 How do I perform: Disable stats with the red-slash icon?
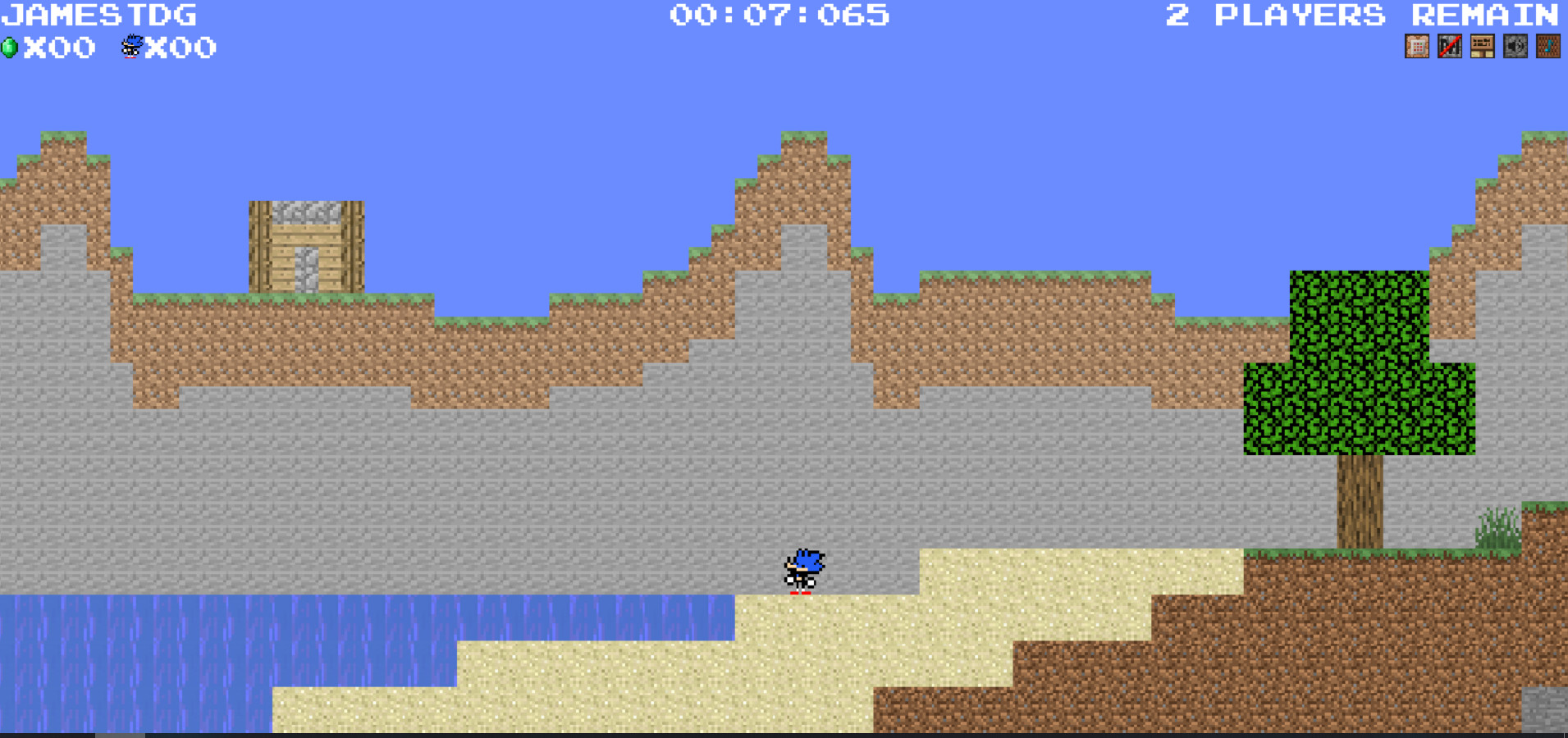[1449, 46]
